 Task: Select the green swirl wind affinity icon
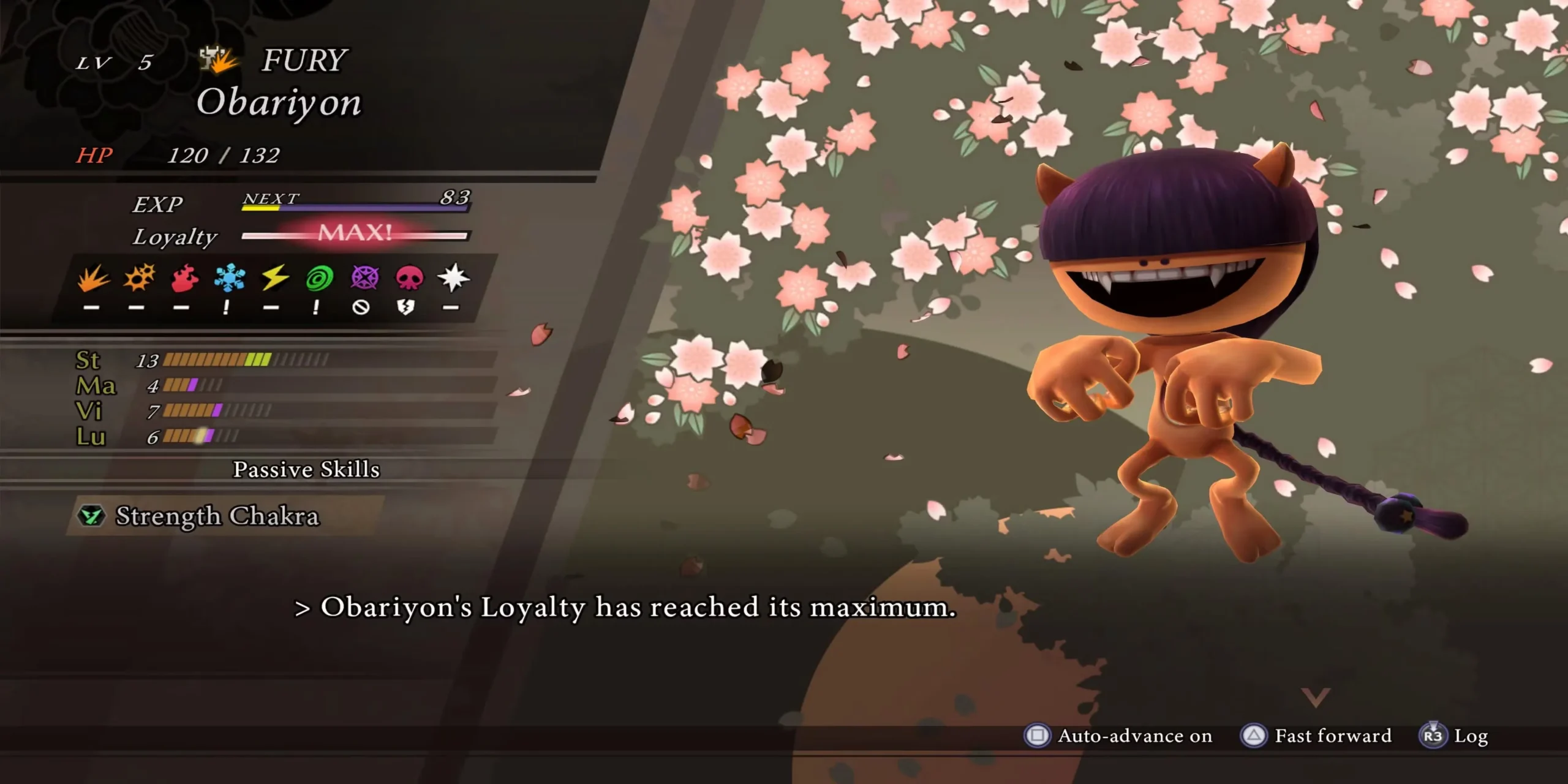click(x=319, y=279)
